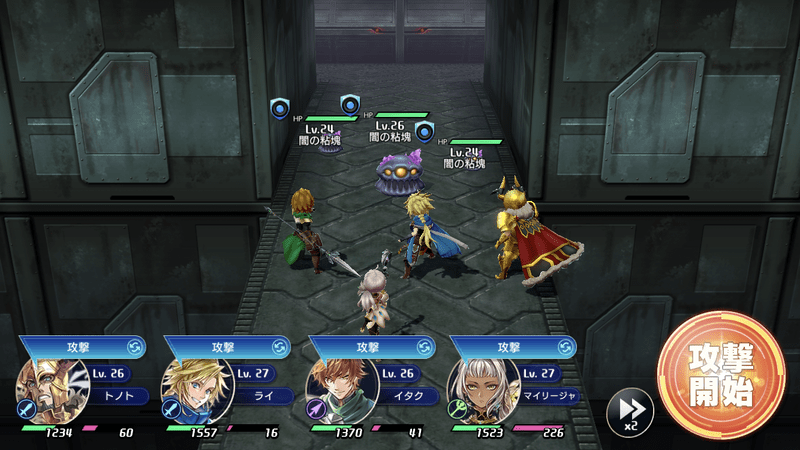Switch ライ's 攻撃 command with swap icon
This screenshot has width=800, height=450.
click(280, 347)
